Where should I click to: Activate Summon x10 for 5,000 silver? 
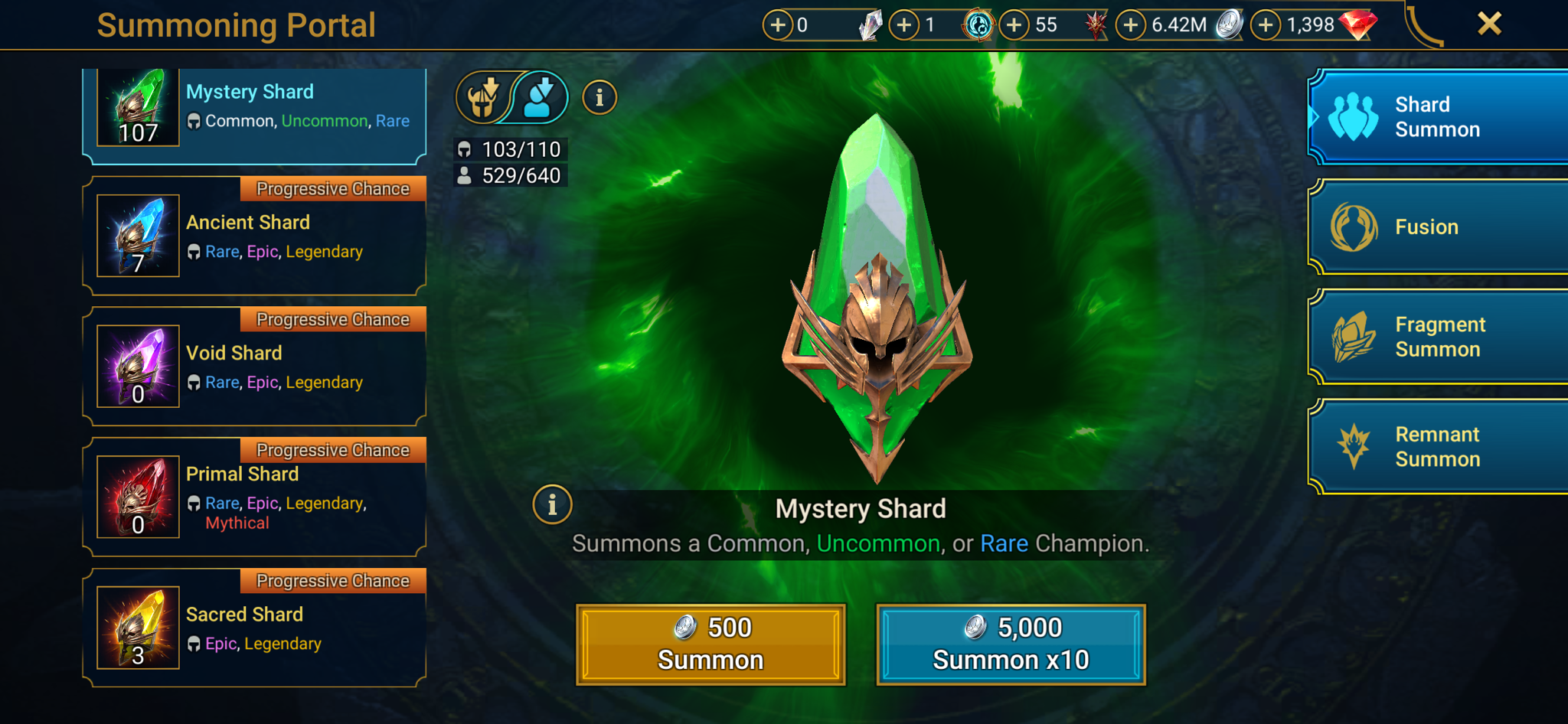[x=1011, y=644]
